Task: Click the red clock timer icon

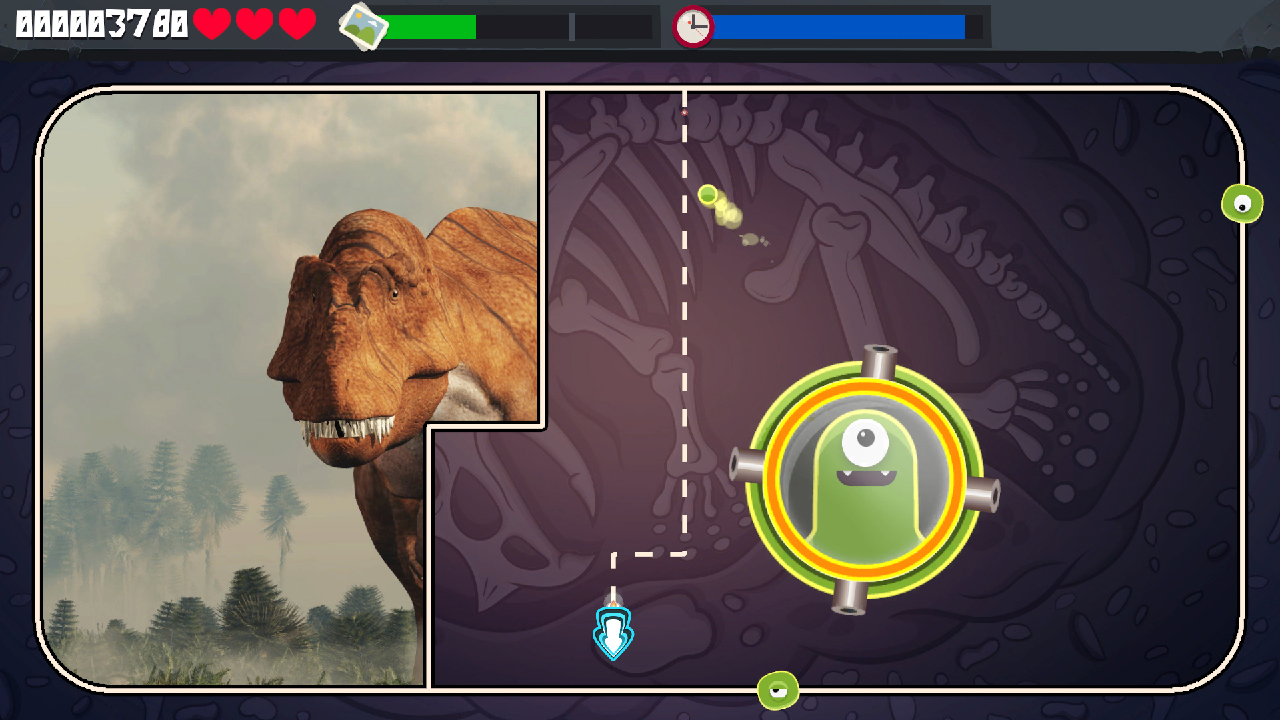Action: 694,27
